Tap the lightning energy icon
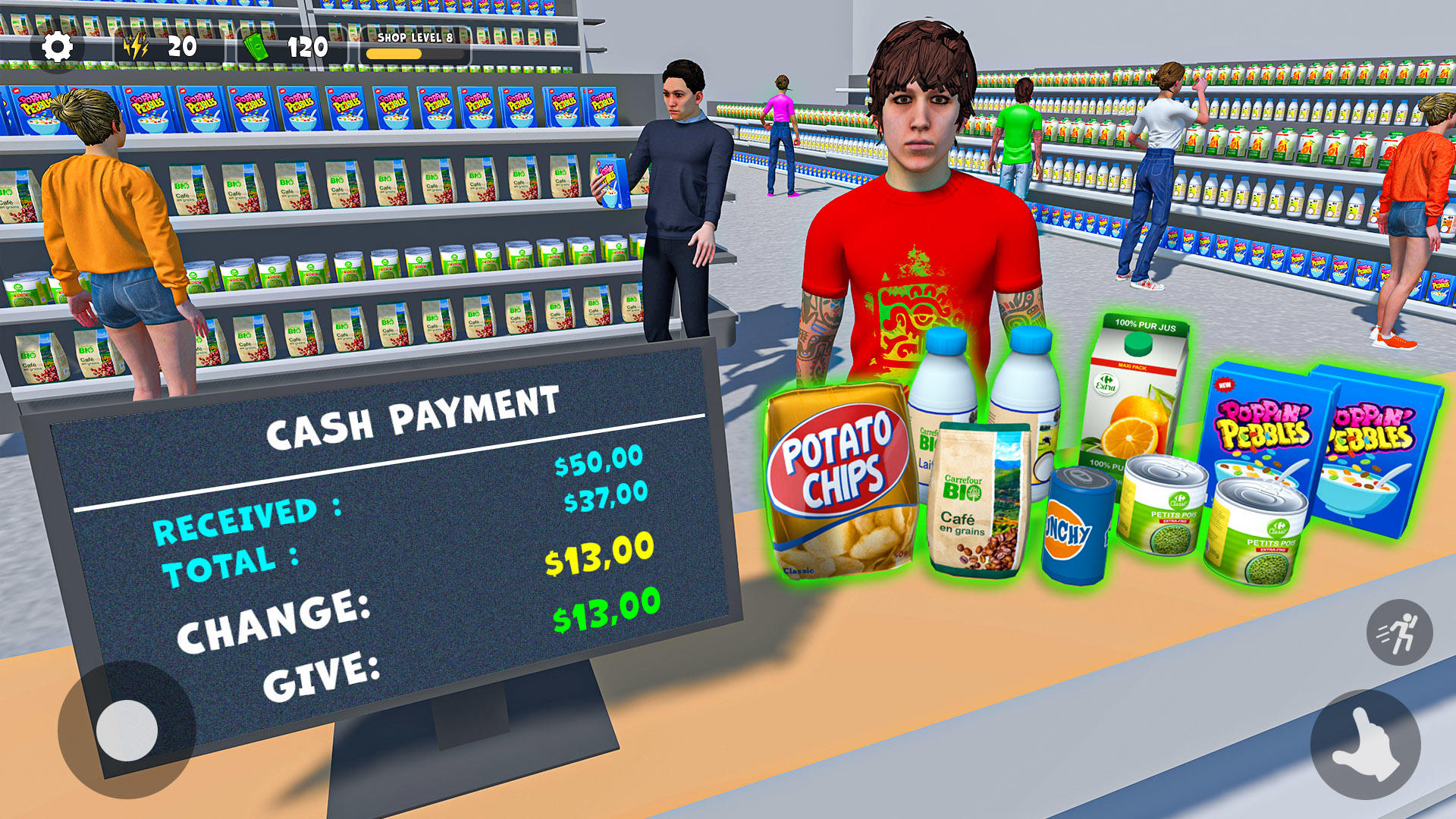Image resolution: width=1456 pixels, height=819 pixels. point(135,48)
